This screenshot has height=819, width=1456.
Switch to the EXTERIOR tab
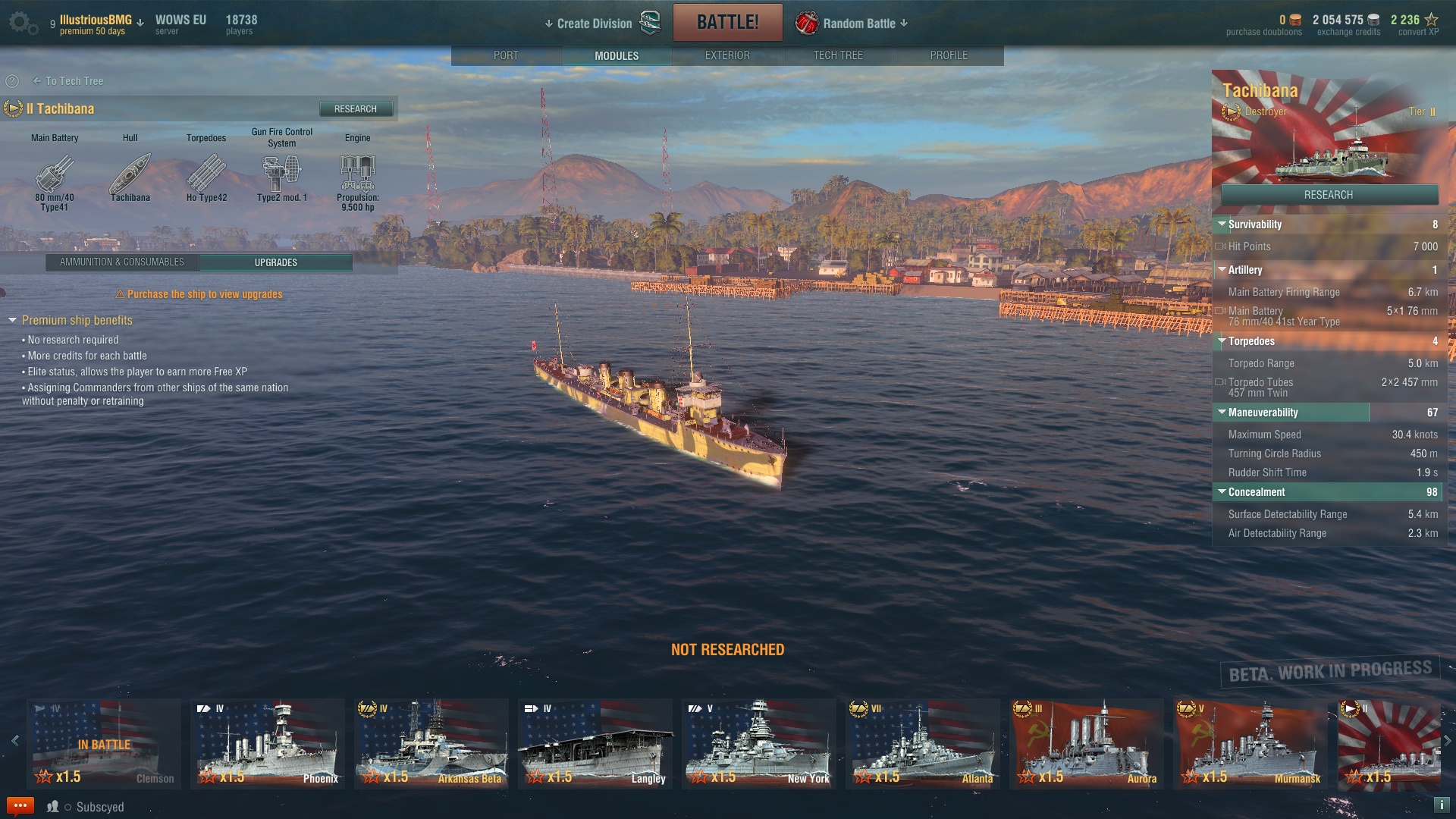coord(727,55)
